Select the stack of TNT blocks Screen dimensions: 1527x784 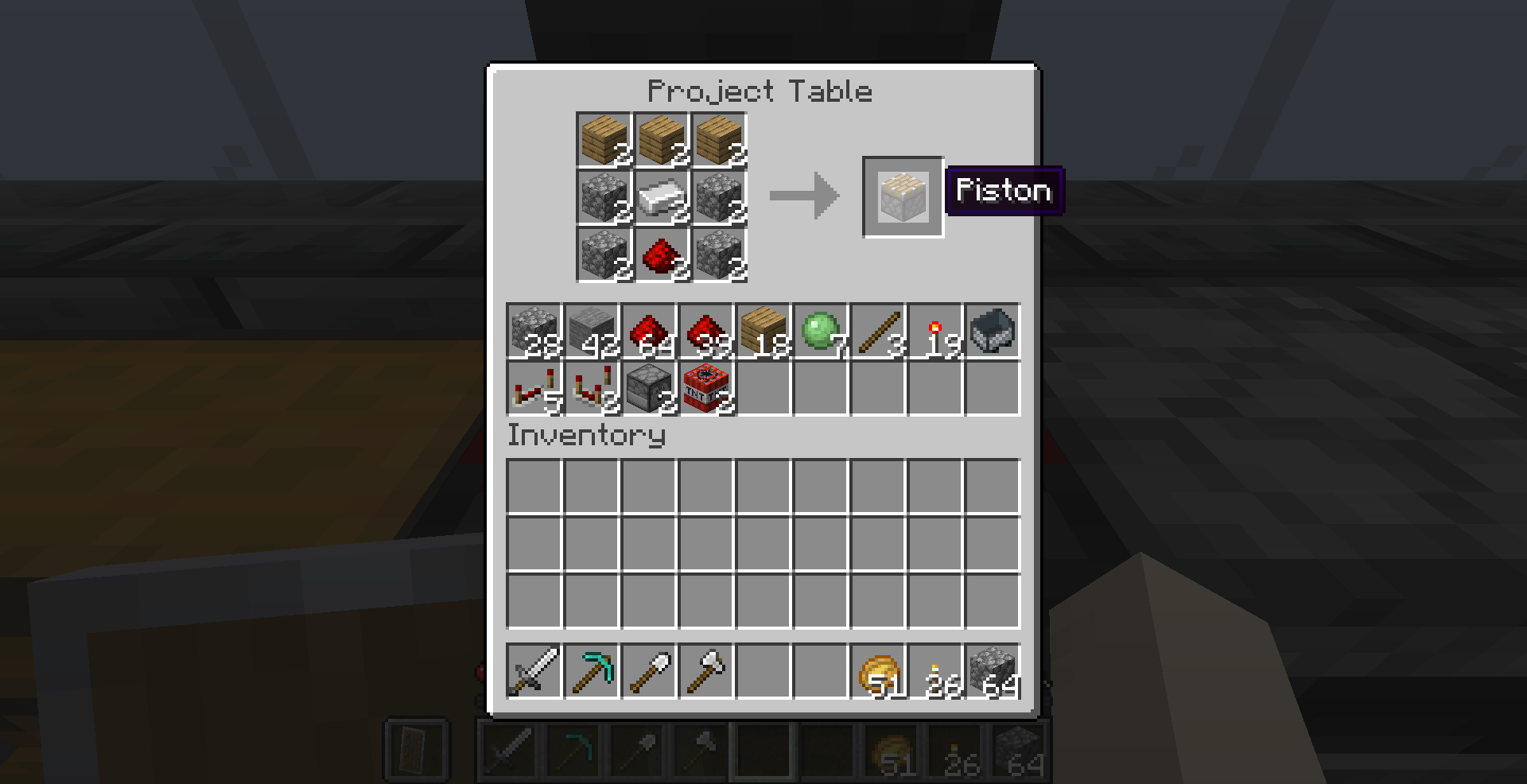pos(706,390)
